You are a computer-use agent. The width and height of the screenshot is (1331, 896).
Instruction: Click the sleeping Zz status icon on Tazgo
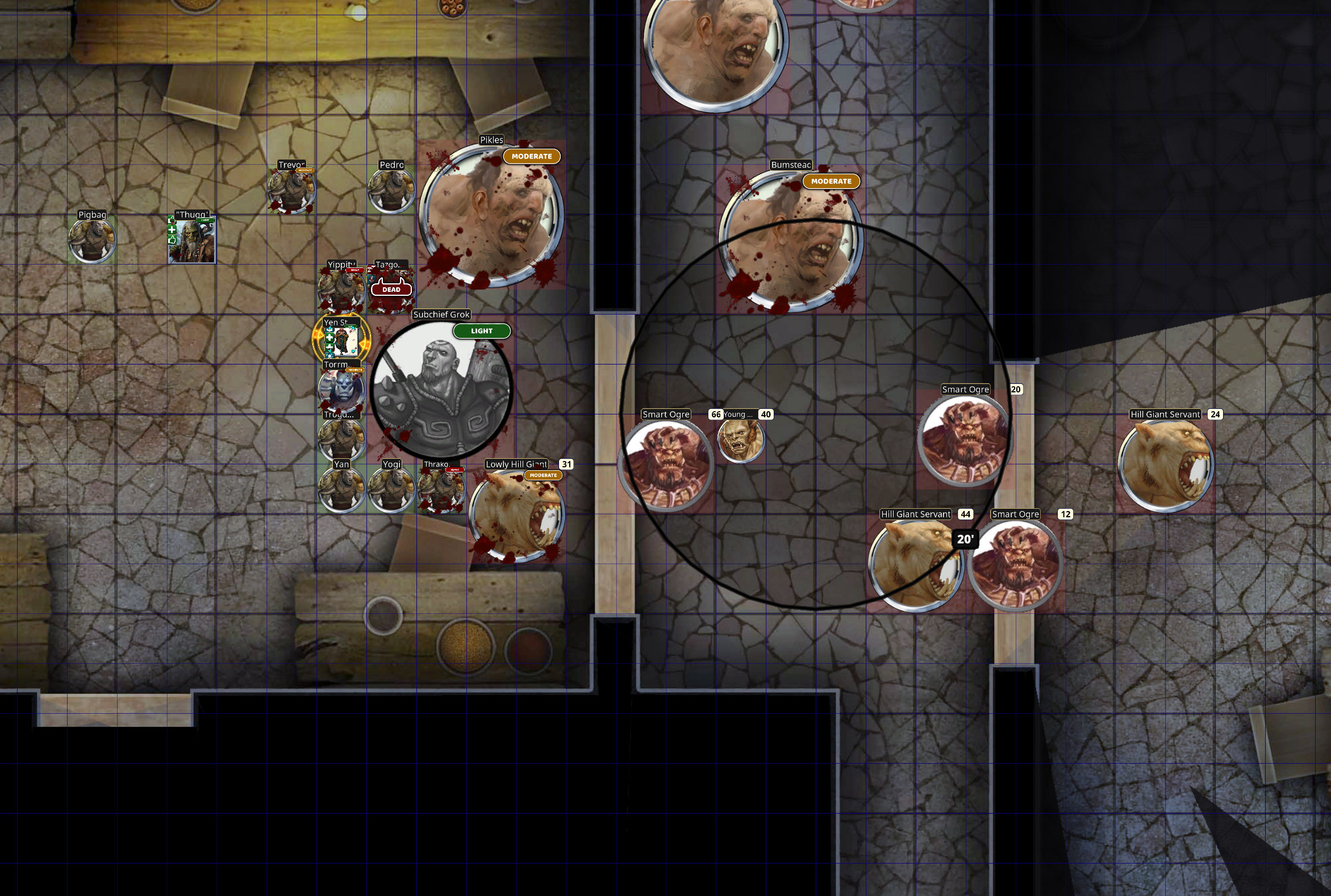click(370, 268)
